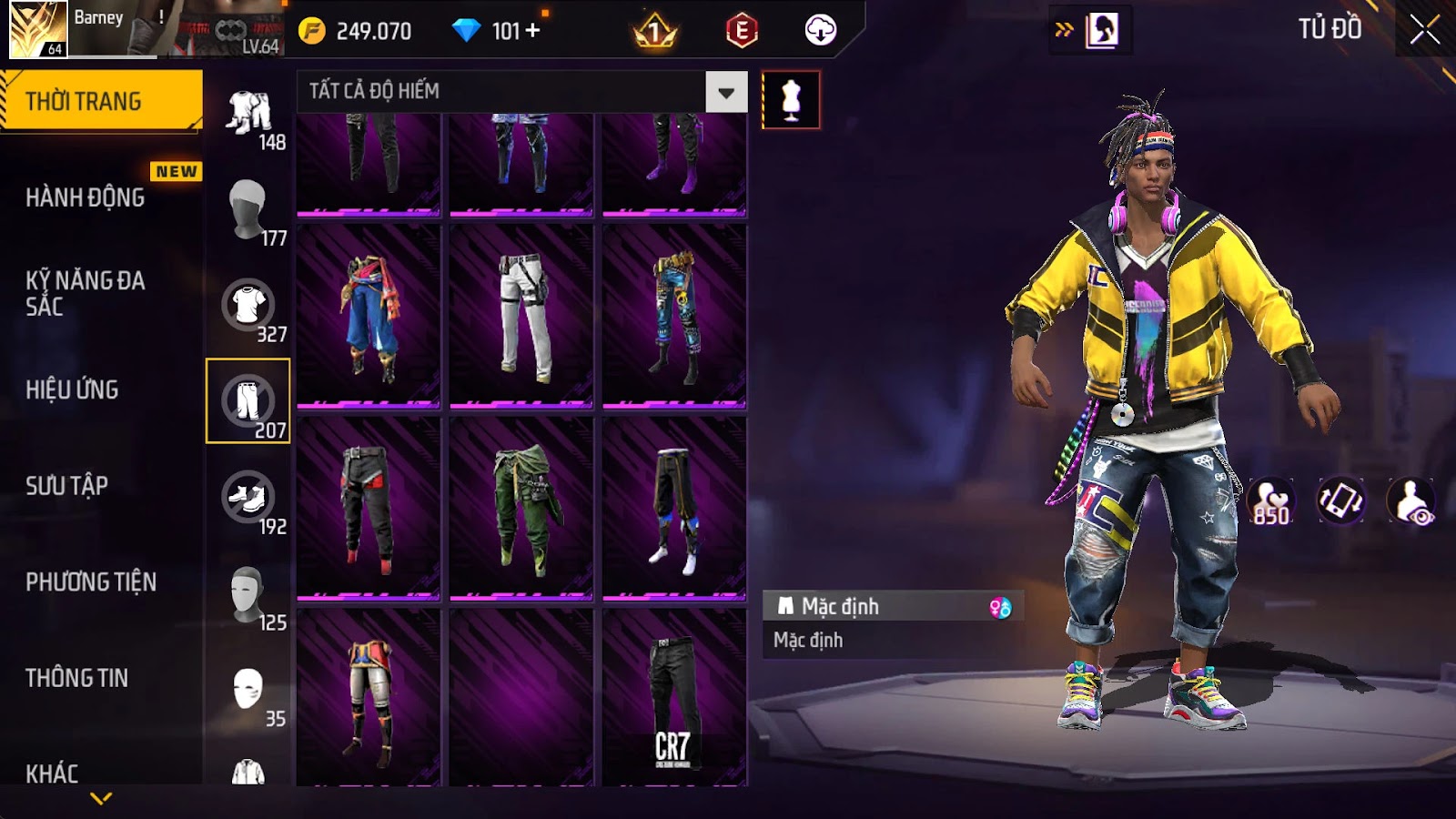1456x819 pixels.
Task: Close the wardrobe screen
Action: point(1424,31)
